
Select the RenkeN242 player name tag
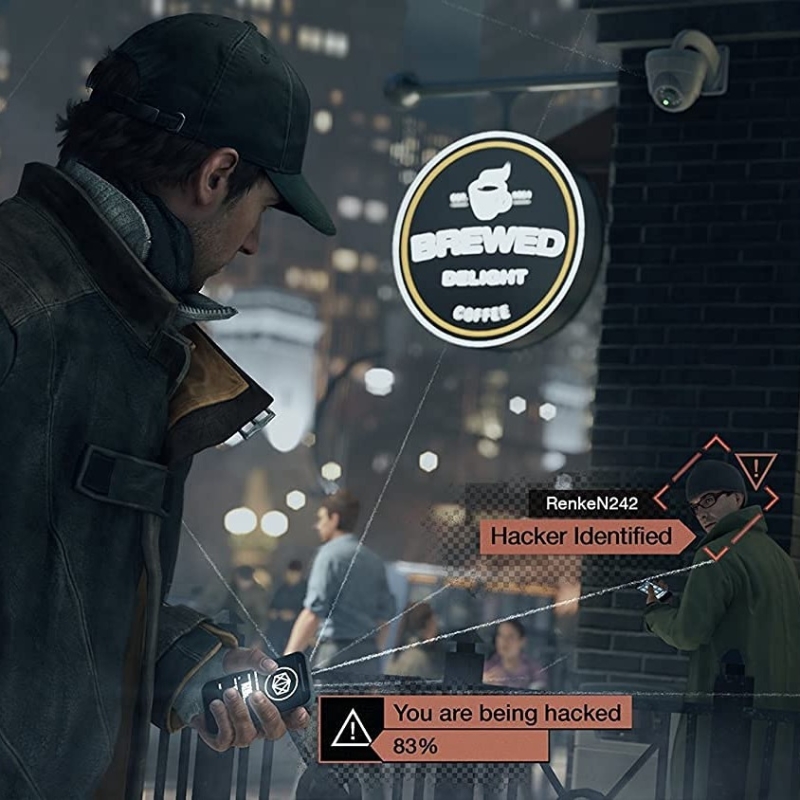pos(591,502)
